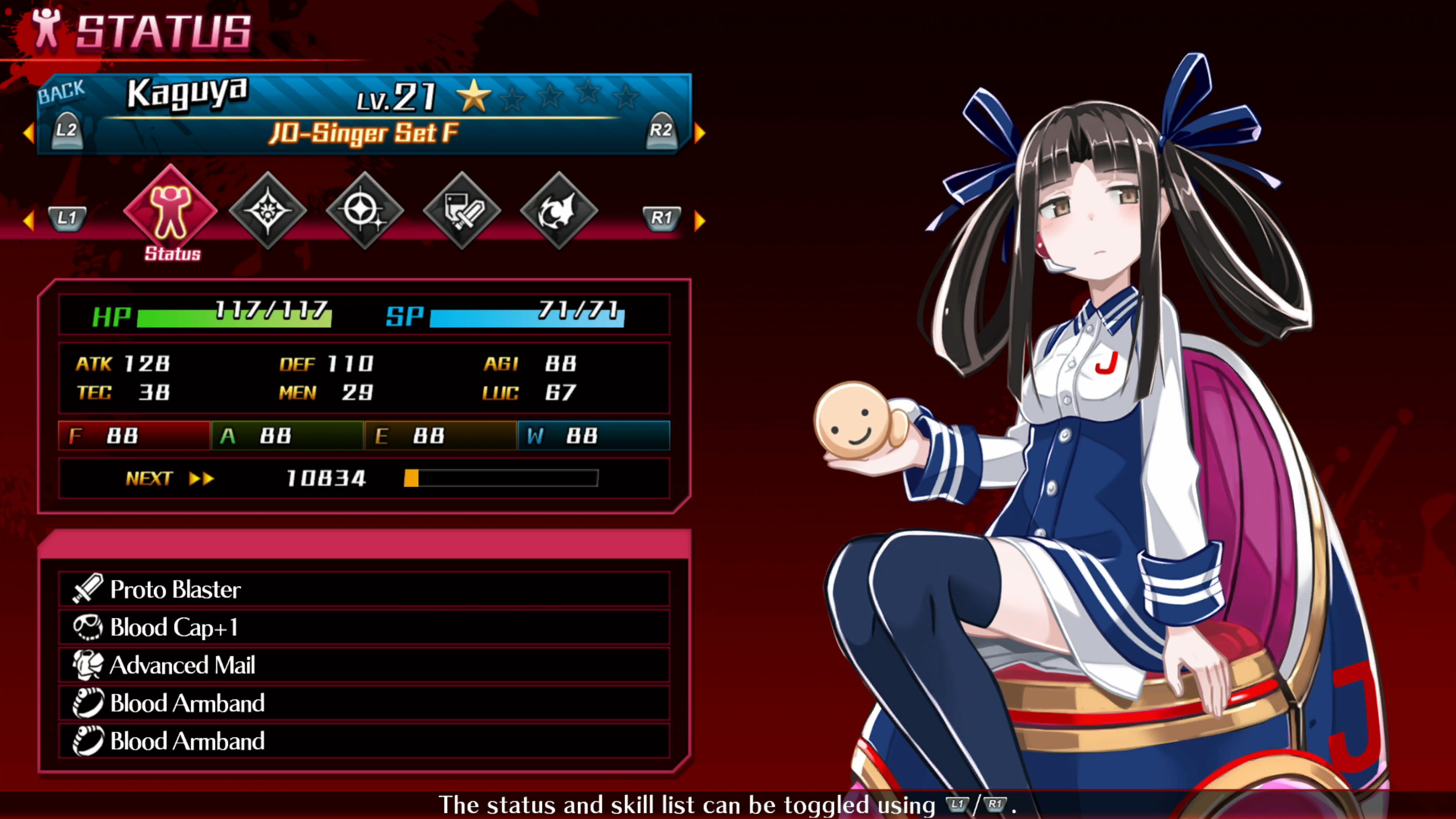Go to previous character with left arrow beside name
This screenshot has width=1456, height=819.
[28, 133]
